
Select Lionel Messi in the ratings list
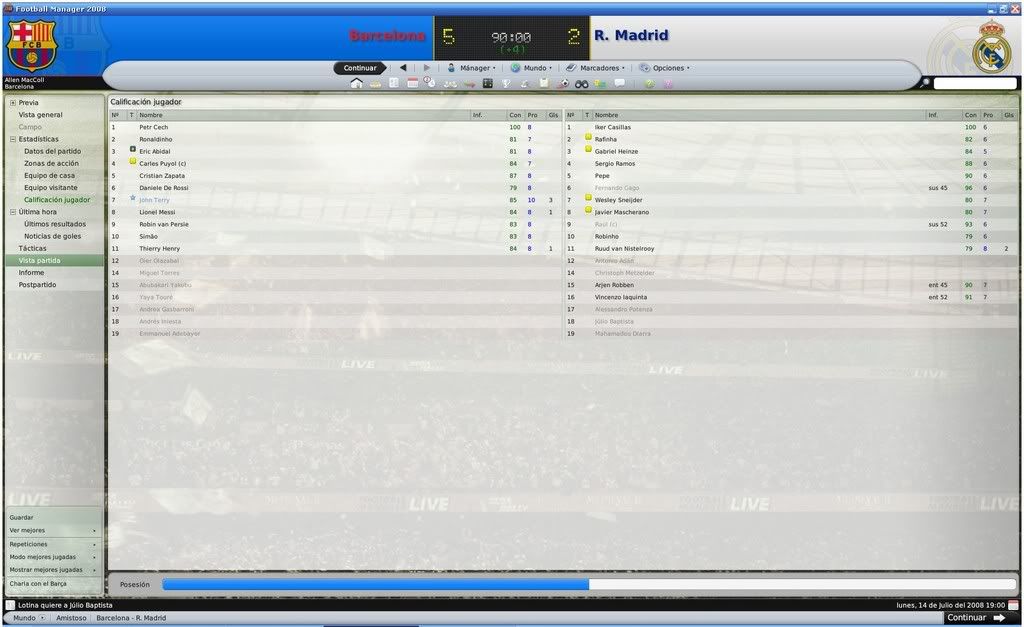click(157, 212)
